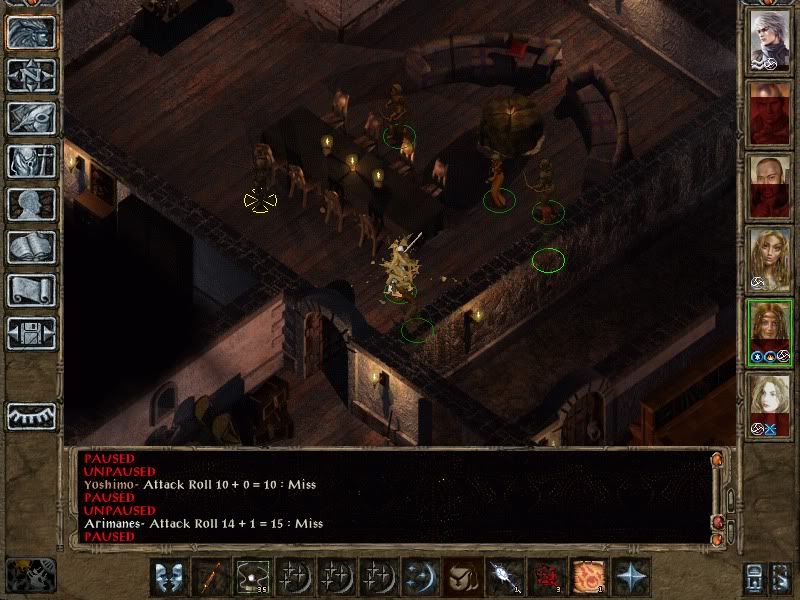Select the pale red-haired woman's portrait at the bottom
Viewport: 800px width, 600px height.
point(770,405)
